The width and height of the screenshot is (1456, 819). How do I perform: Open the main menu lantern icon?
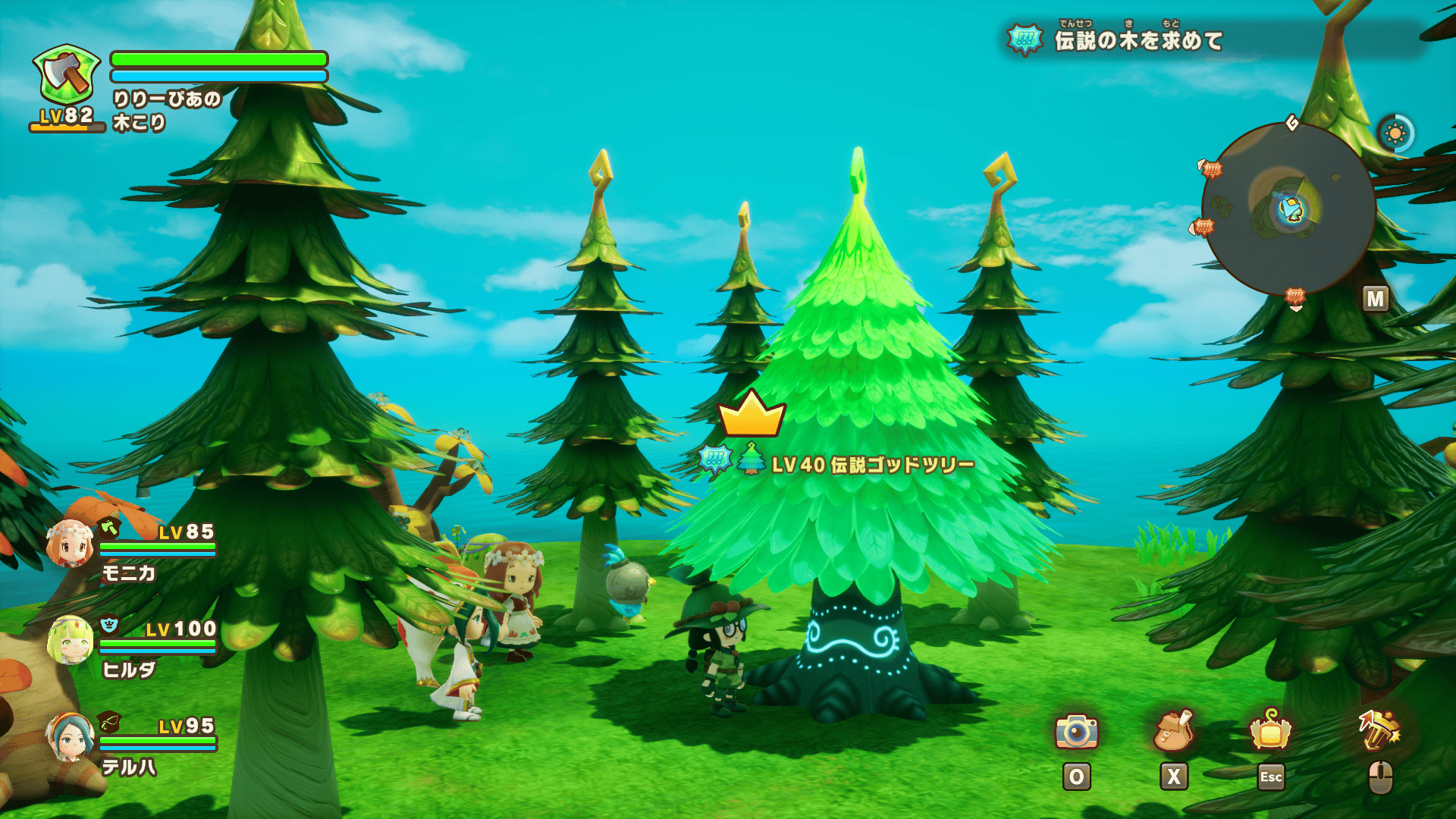[1270, 731]
